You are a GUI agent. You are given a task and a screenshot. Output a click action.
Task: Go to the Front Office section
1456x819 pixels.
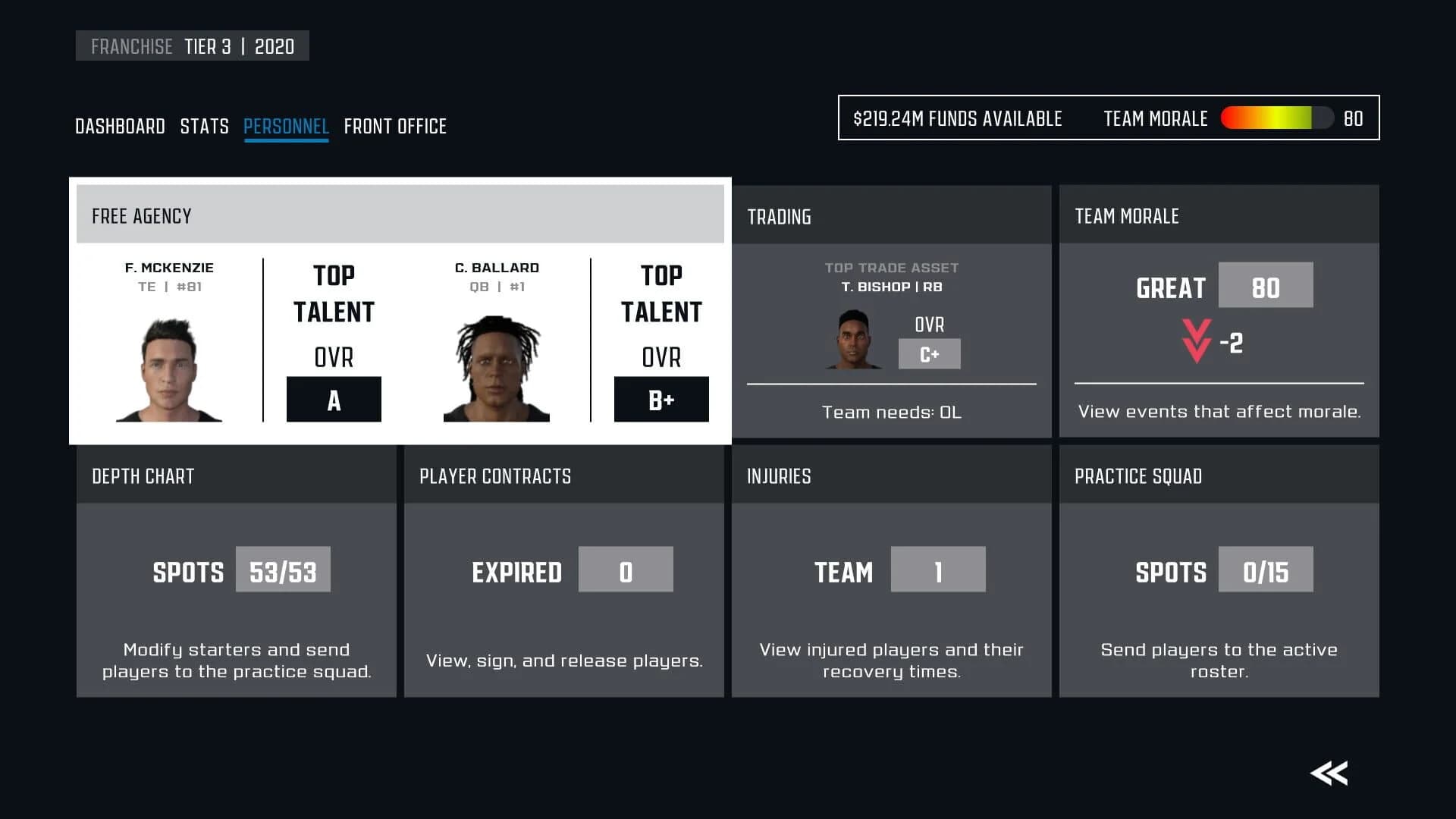[395, 126]
